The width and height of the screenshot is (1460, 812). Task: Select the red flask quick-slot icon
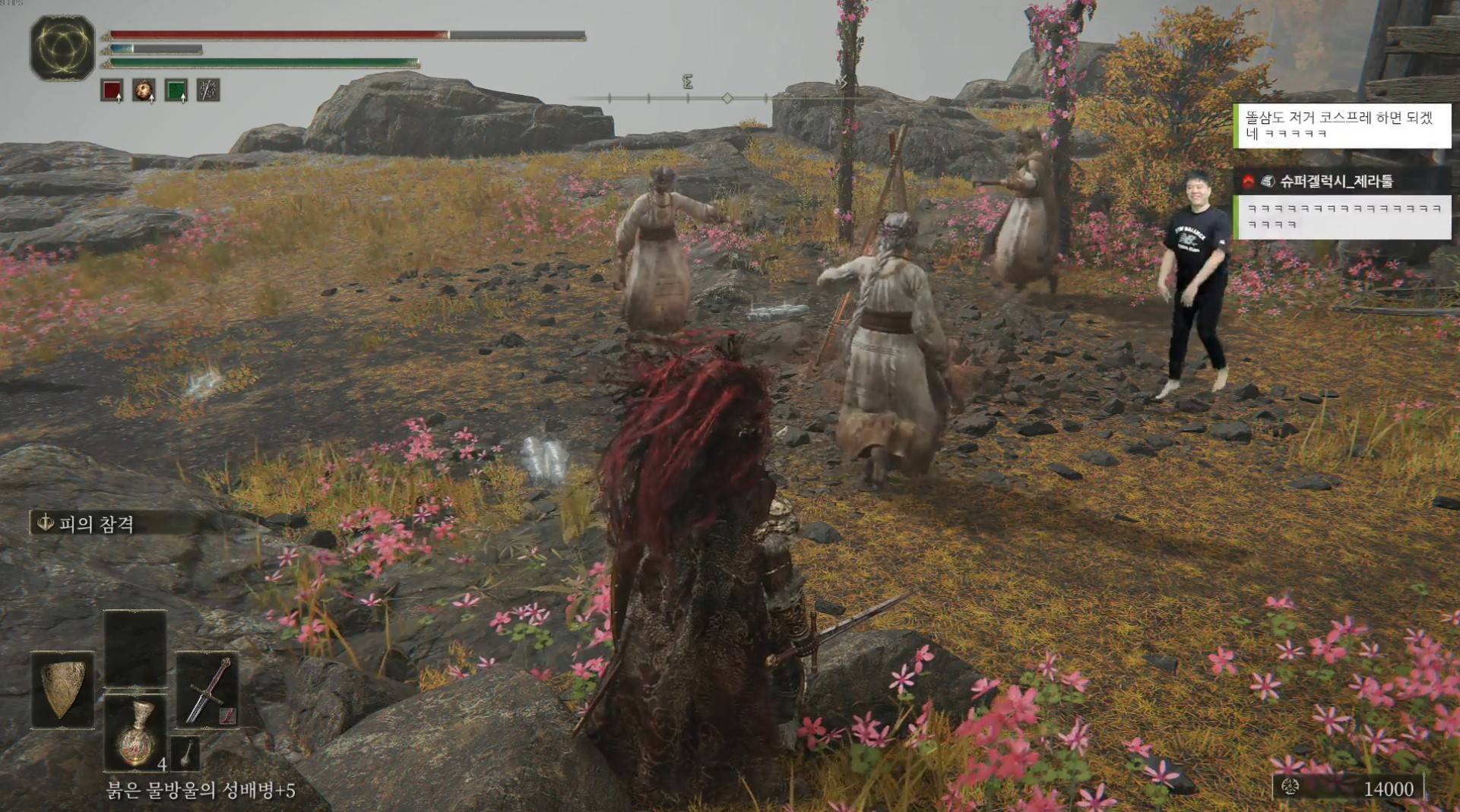tap(110, 91)
